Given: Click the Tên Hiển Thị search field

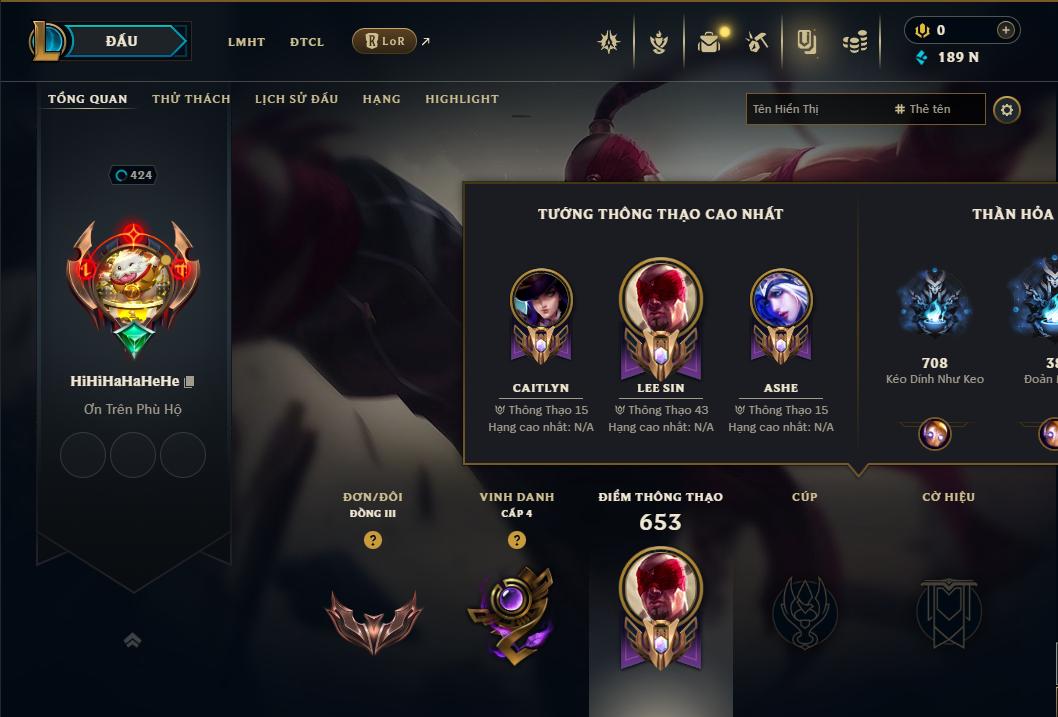Looking at the screenshot, I should coord(815,109).
